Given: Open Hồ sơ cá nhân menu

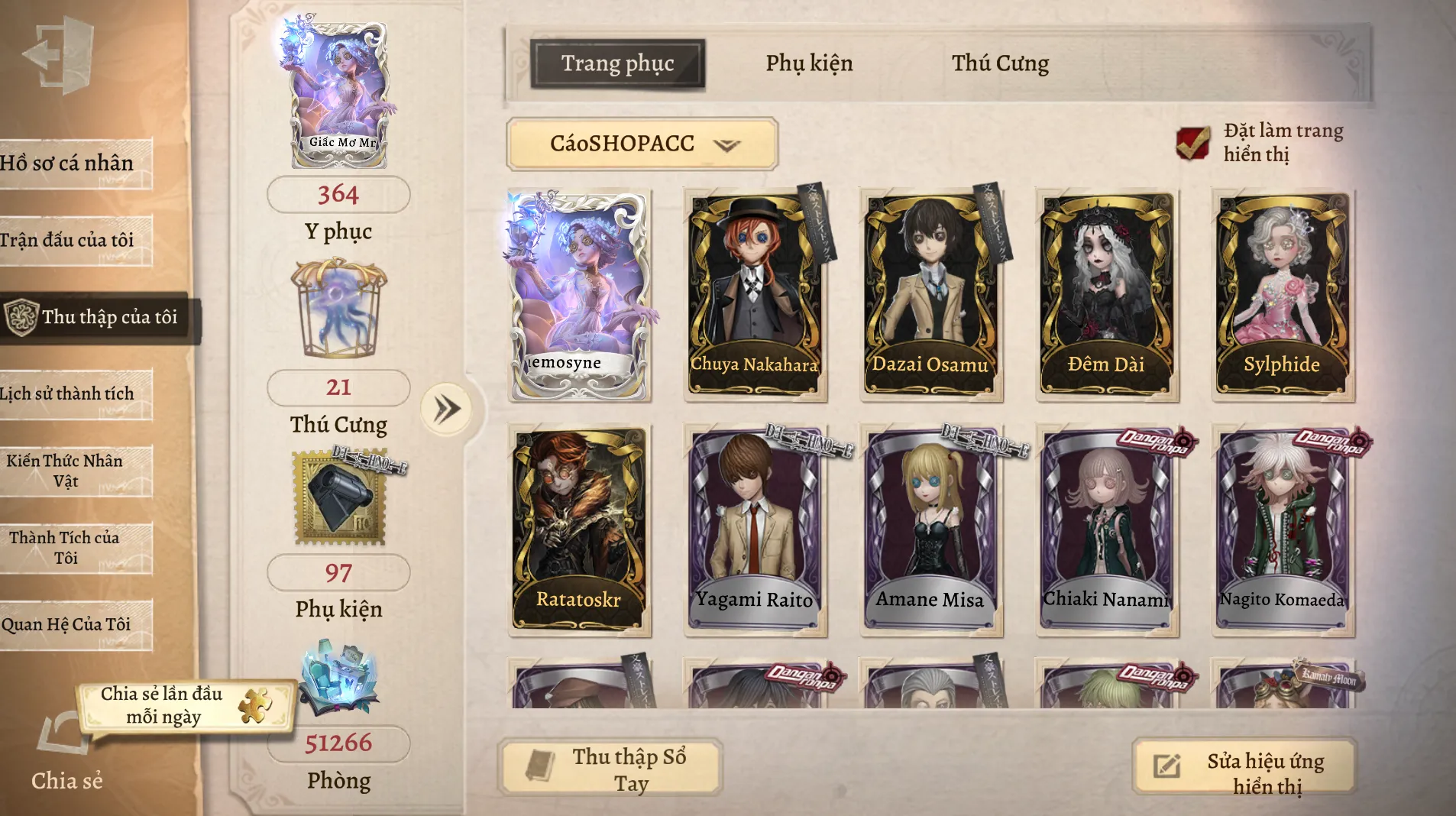Looking at the screenshot, I should click(x=73, y=164).
